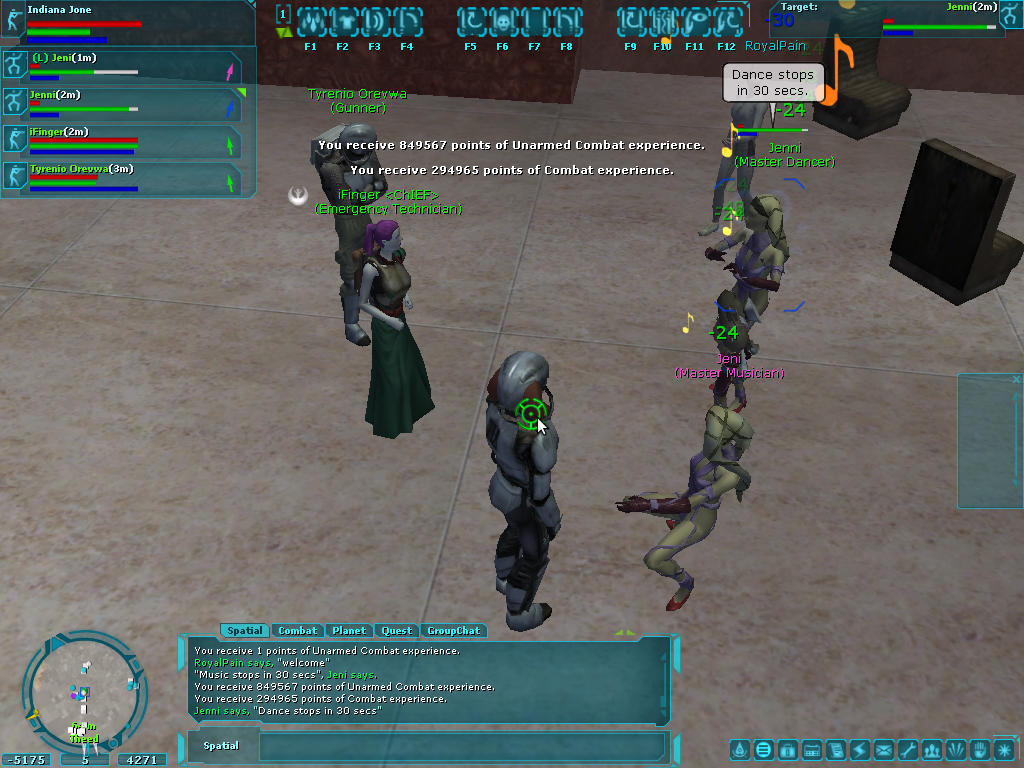The height and width of the screenshot is (768, 1024).
Task: Open the scroll document menu icon
Action: [836, 749]
